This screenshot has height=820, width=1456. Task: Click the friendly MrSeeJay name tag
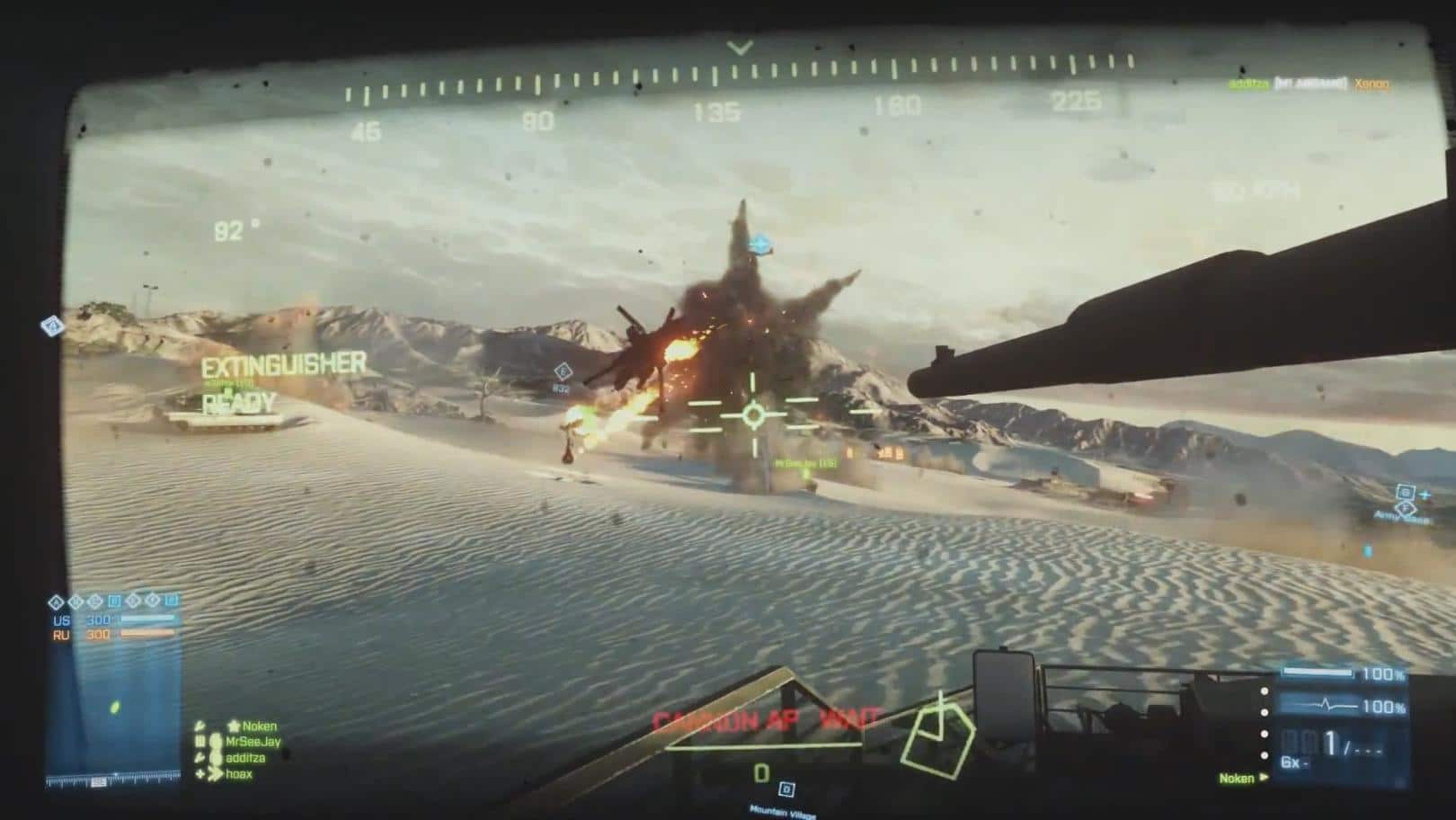[805, 464]
